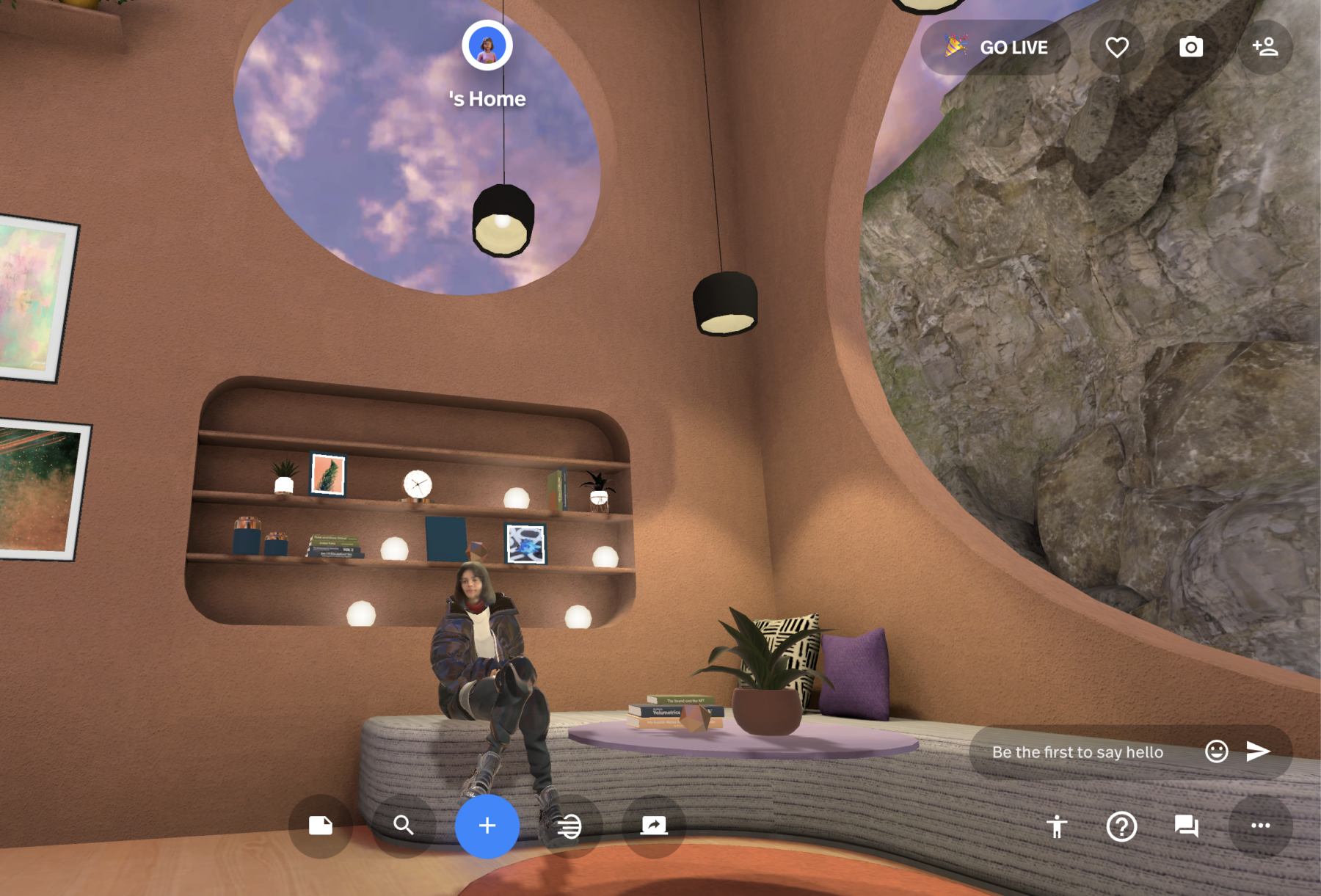Add content with the blue plus button
1321x896 pixels.
487,826
